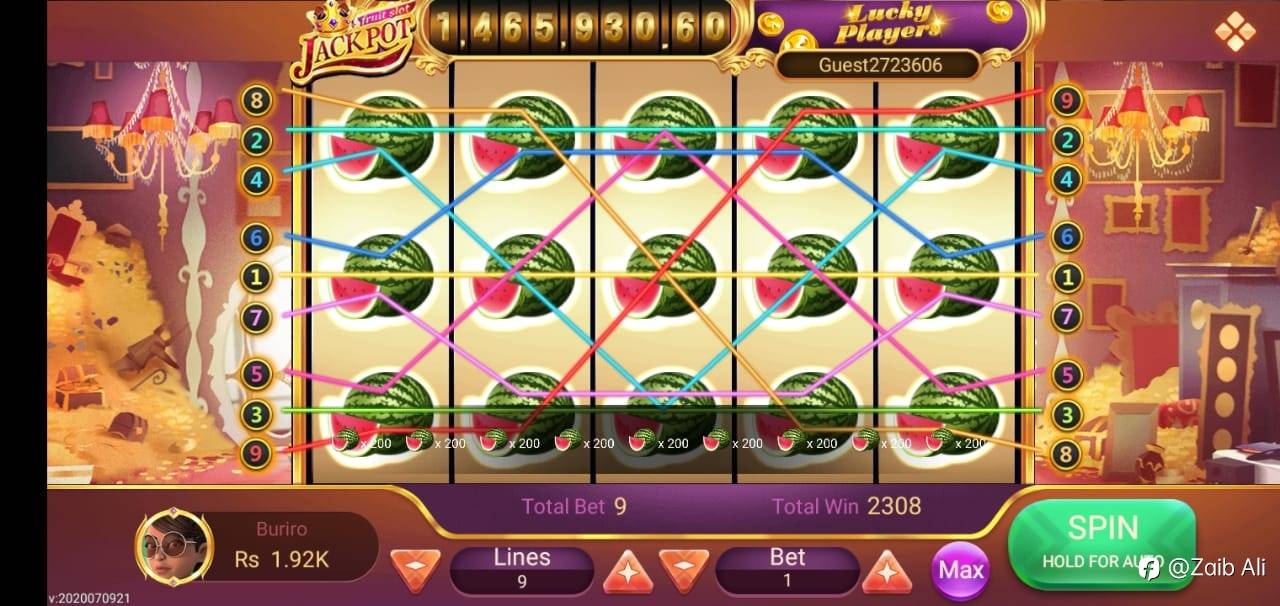Open Buriro's player avatar profile
The height and width of the screenshot is (606, 1280).
173,546
